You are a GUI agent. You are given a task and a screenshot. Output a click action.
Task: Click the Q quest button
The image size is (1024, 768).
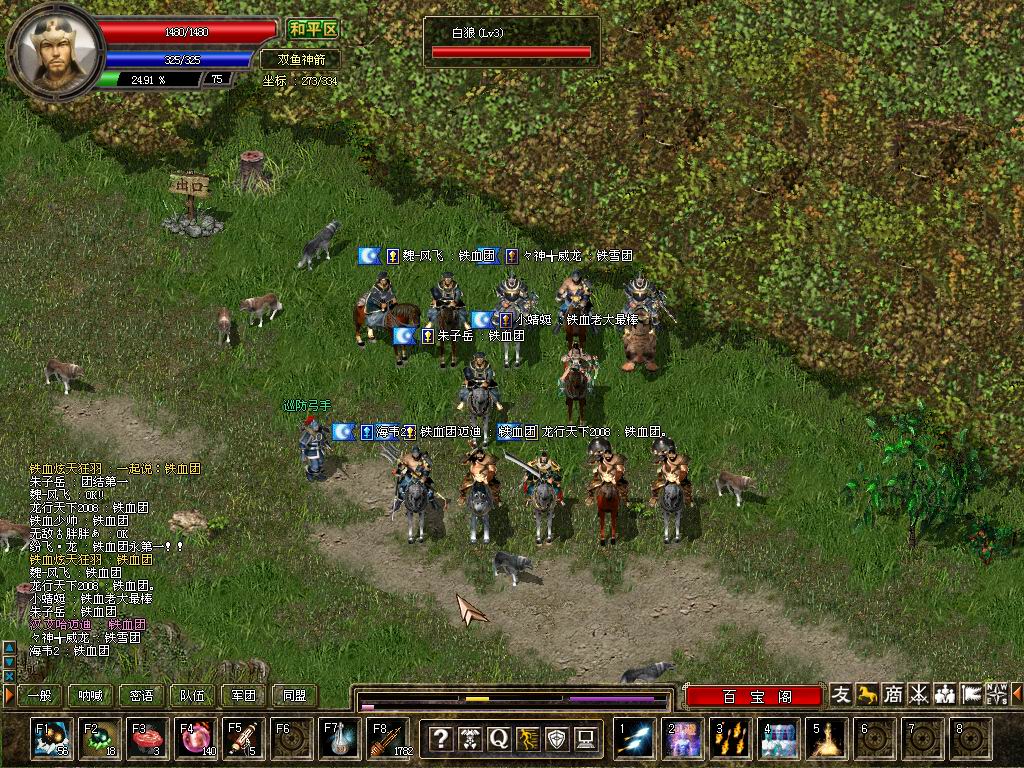point(498,739)
